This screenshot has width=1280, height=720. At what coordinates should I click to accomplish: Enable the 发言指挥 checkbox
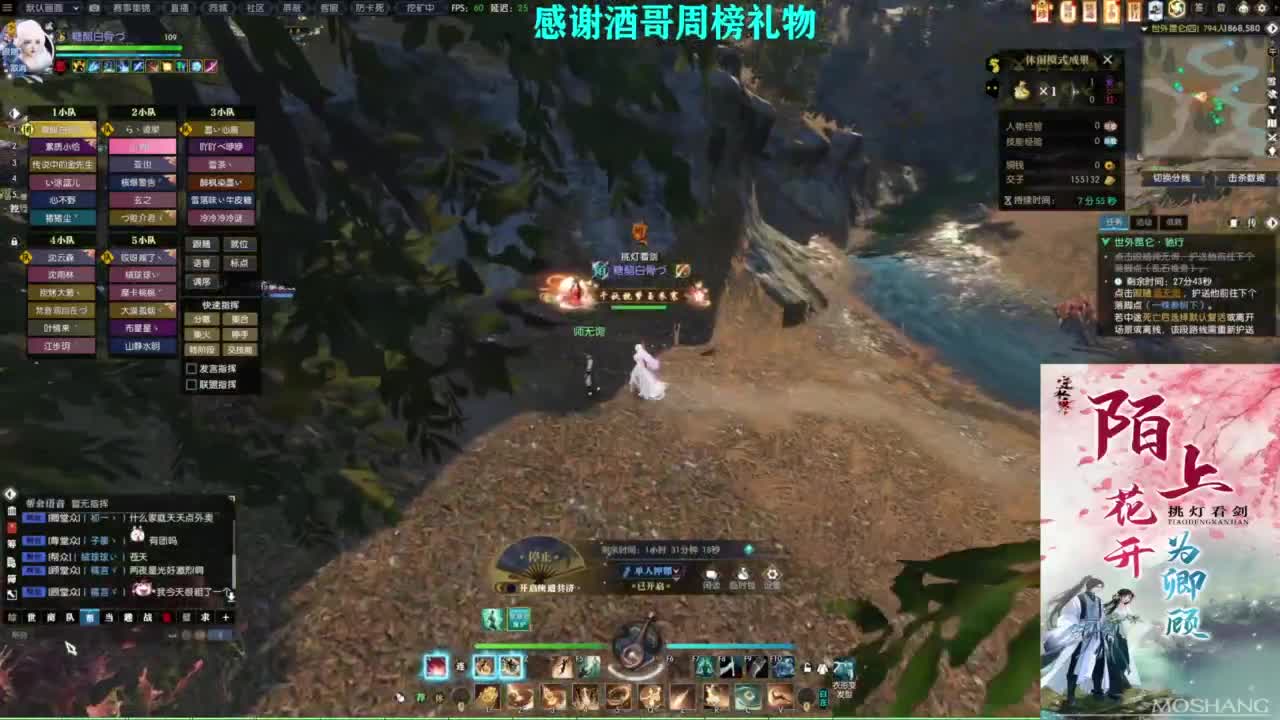(x=191, y=369)
